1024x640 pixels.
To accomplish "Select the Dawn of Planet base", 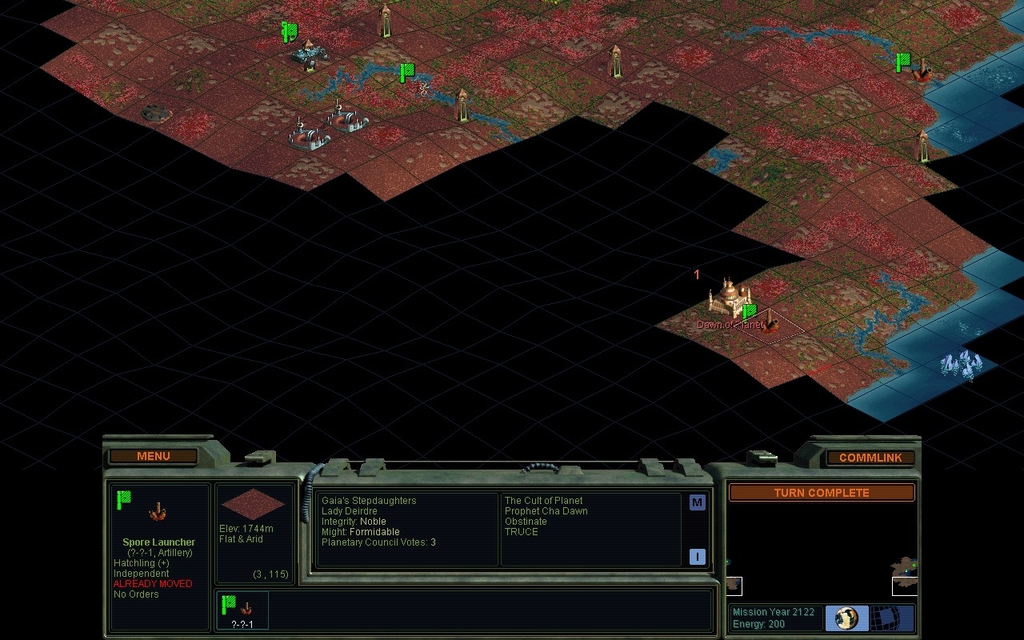I will point(729,298).
